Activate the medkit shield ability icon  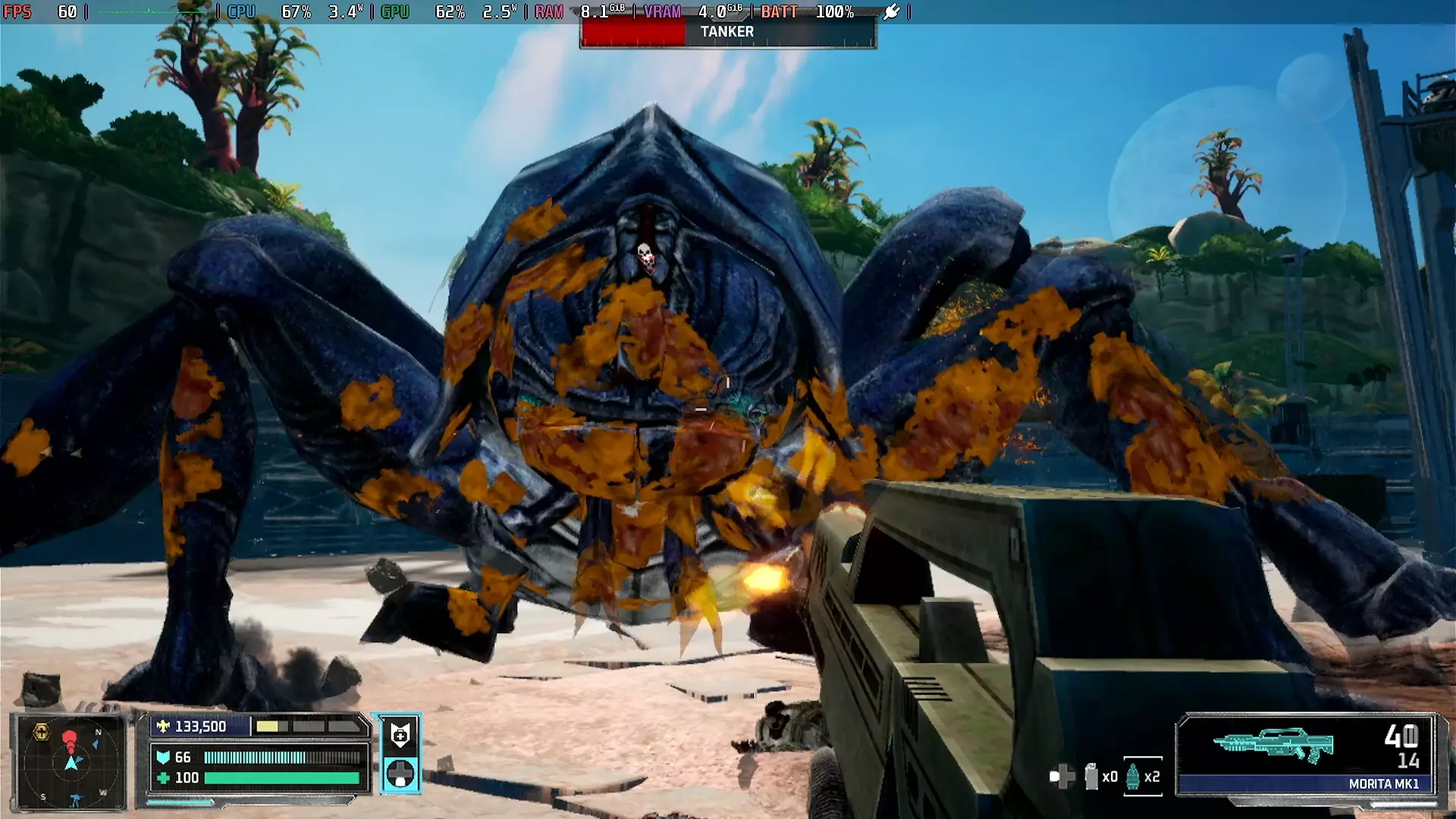tap(400, 734)
